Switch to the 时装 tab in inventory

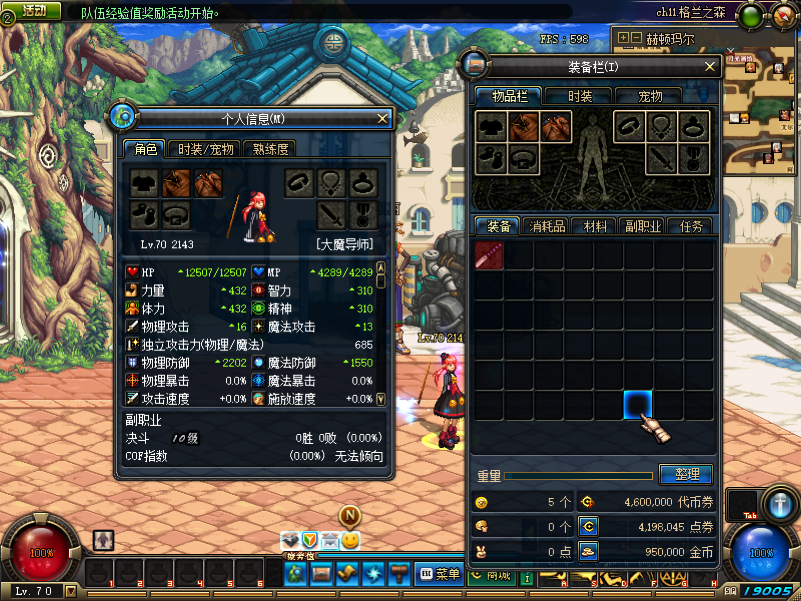[x=580, y=96]
